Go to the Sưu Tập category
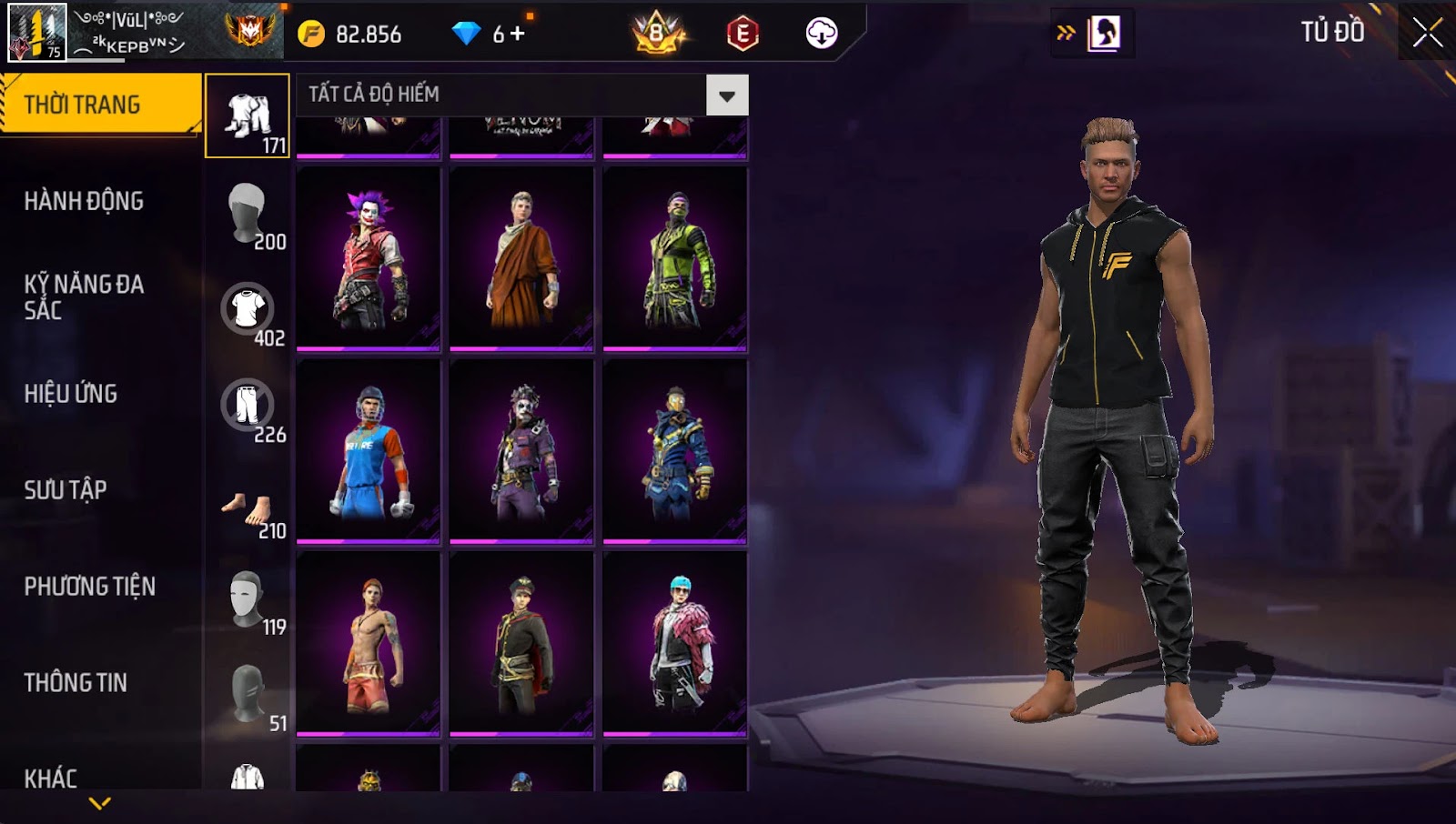This screenshot has width=1456, height=824. click(66, 490)
